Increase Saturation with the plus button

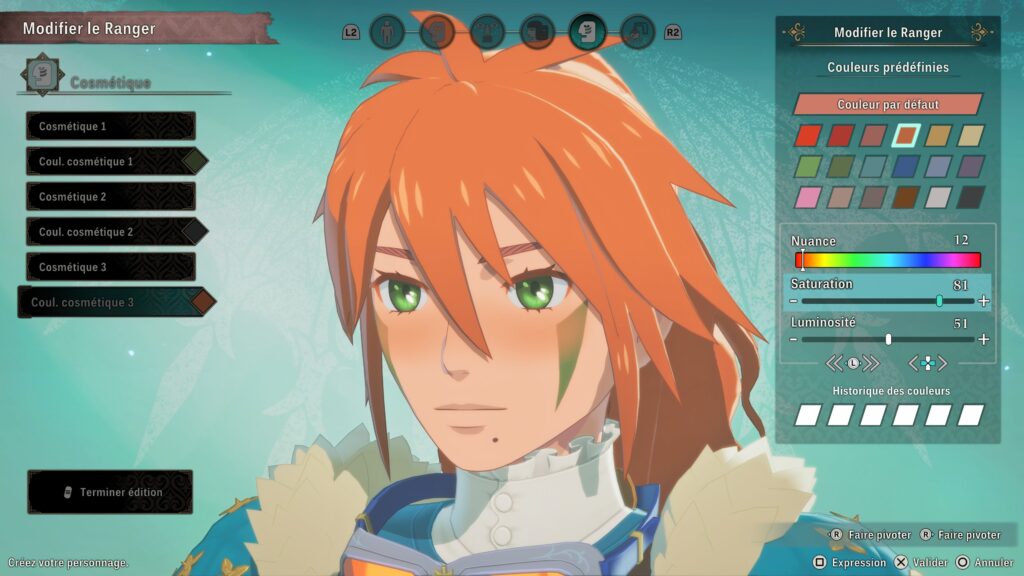pos(984,301)
